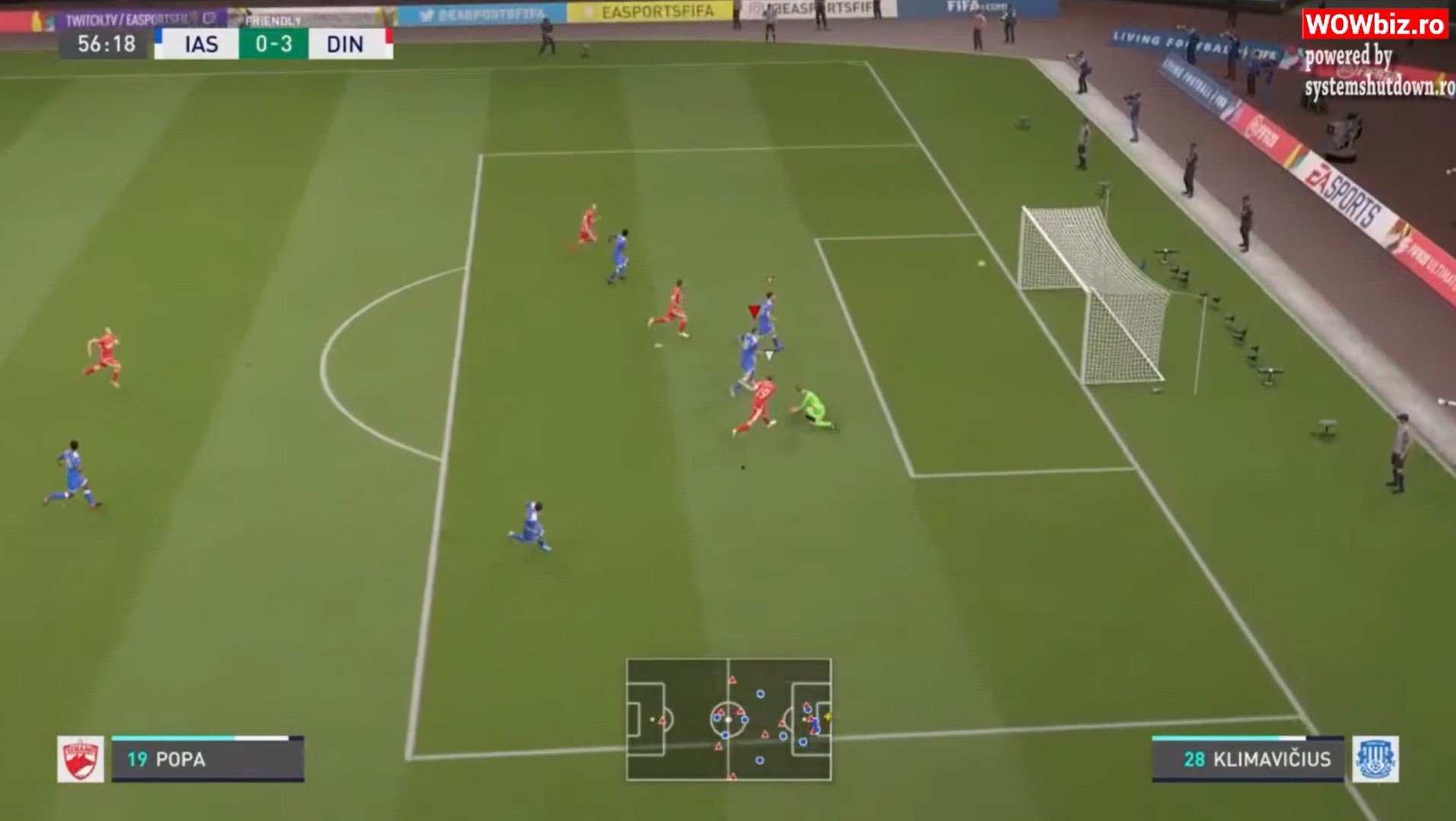Select the Dinamo club crest icon
The width and height of the screenshot is (1456, 821).
(x=81, y=759)
